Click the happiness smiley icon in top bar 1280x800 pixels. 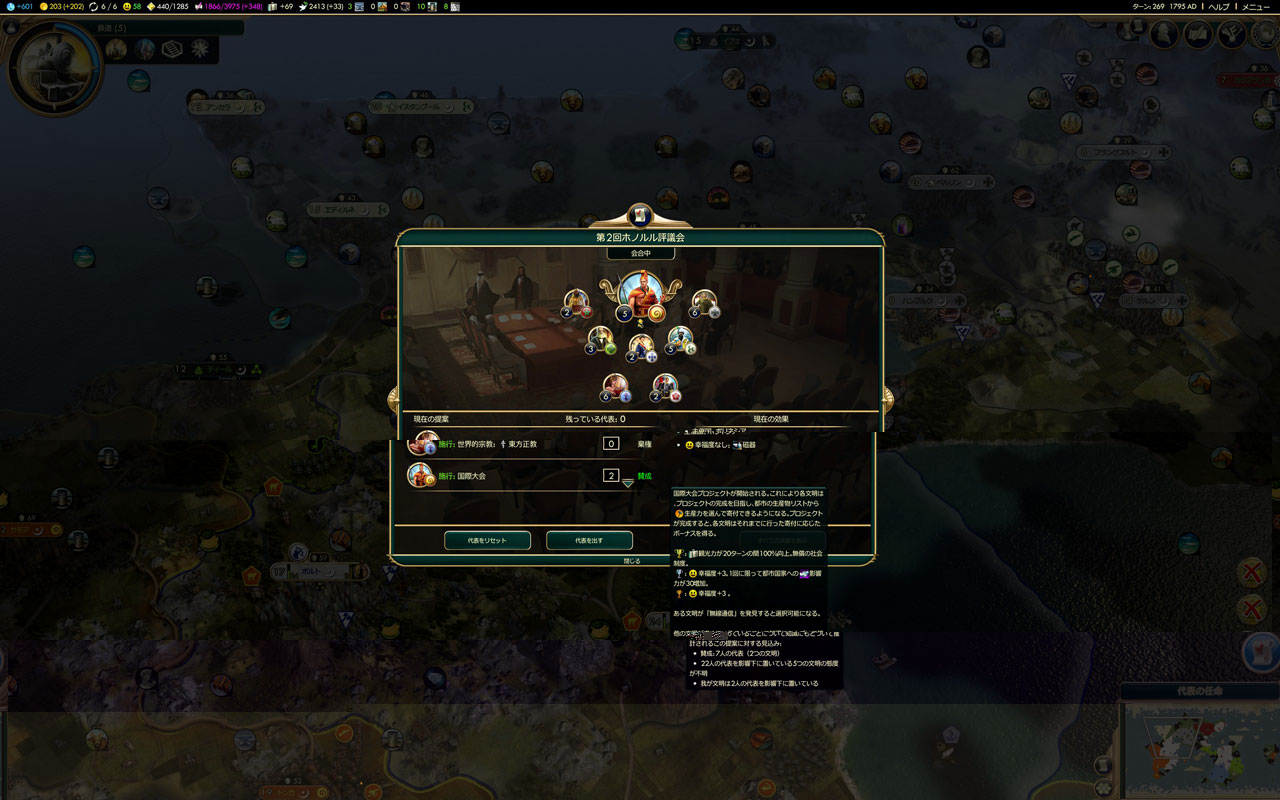click(127, 6)
